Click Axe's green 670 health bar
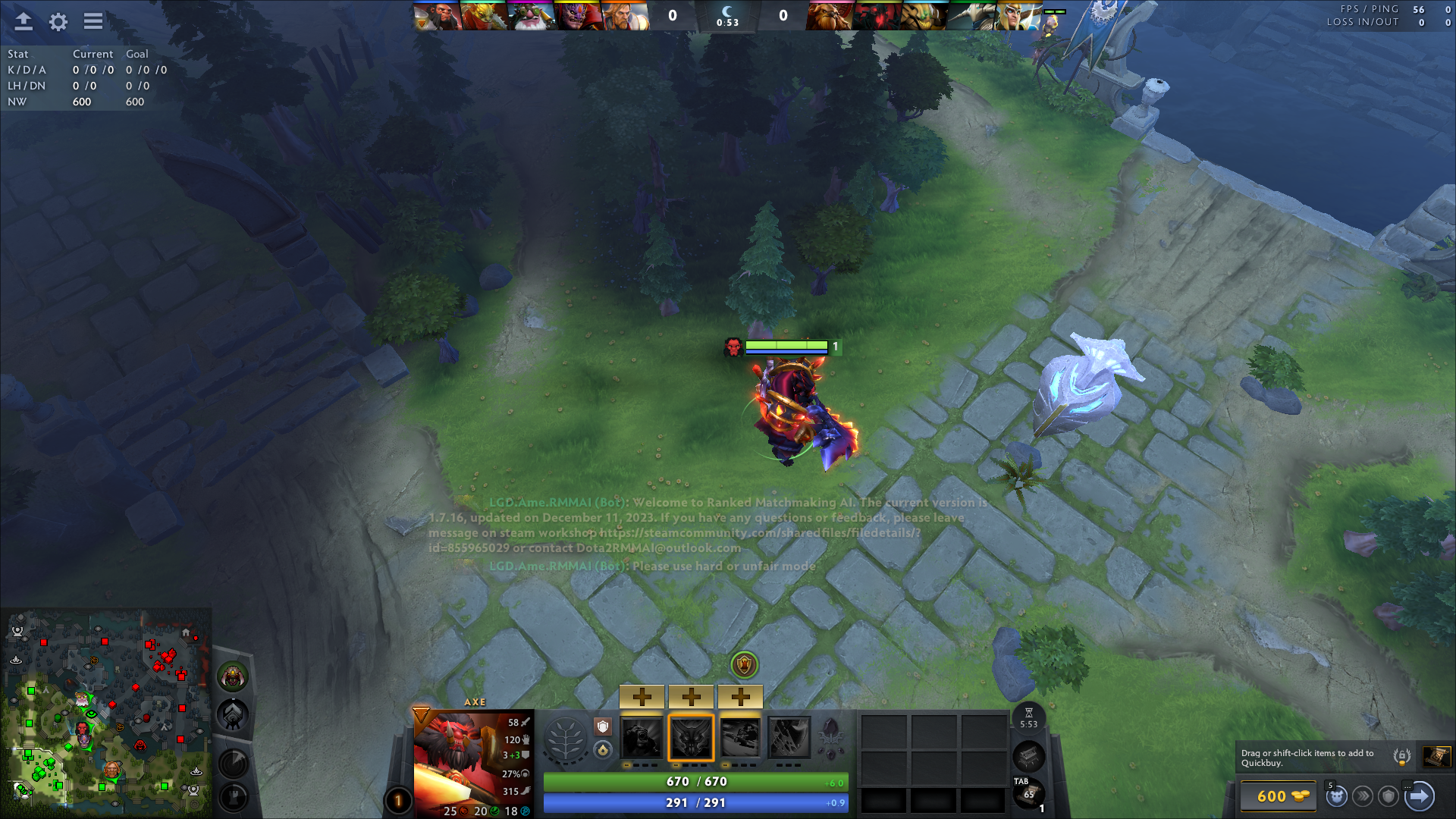The width and height of the screenshot is (1456, 819). [695, 781]
